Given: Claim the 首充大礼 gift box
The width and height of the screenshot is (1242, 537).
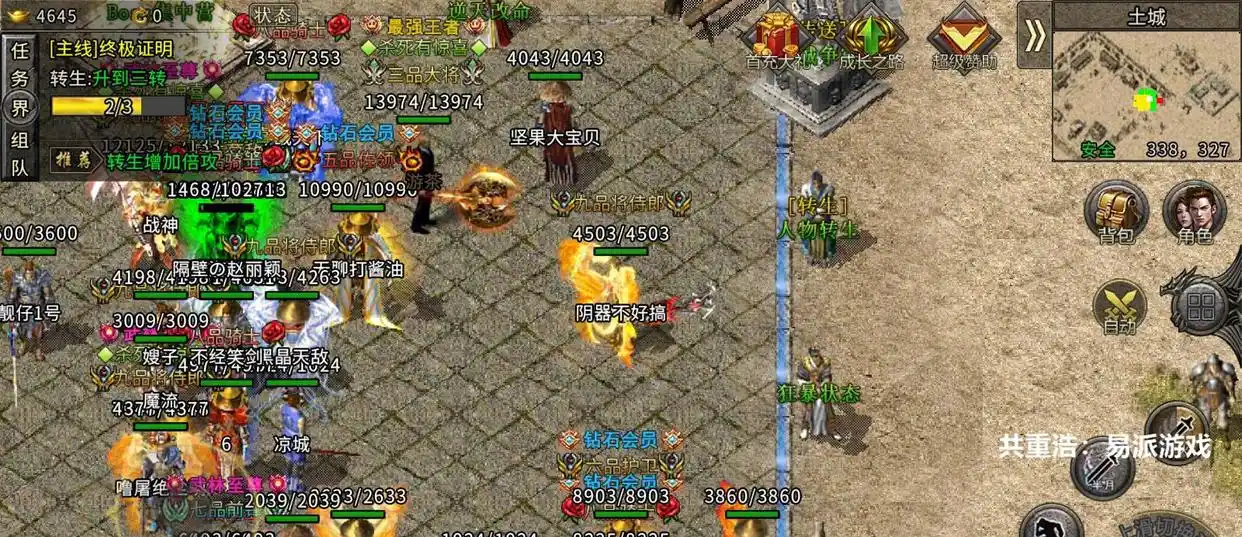Looking at the screenshot, I should pos(781,38).
